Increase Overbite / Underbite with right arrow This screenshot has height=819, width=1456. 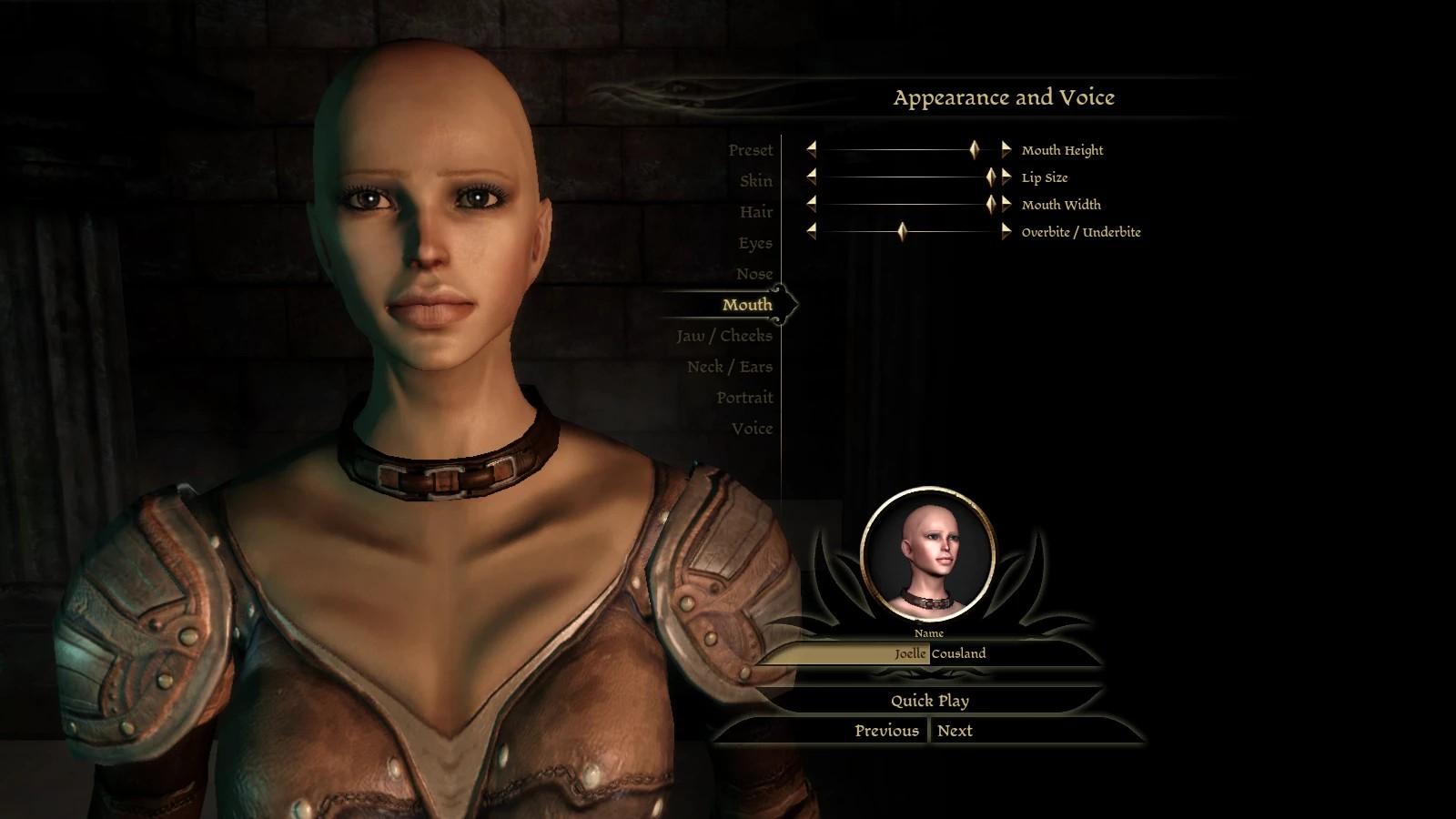point(1006,232)
